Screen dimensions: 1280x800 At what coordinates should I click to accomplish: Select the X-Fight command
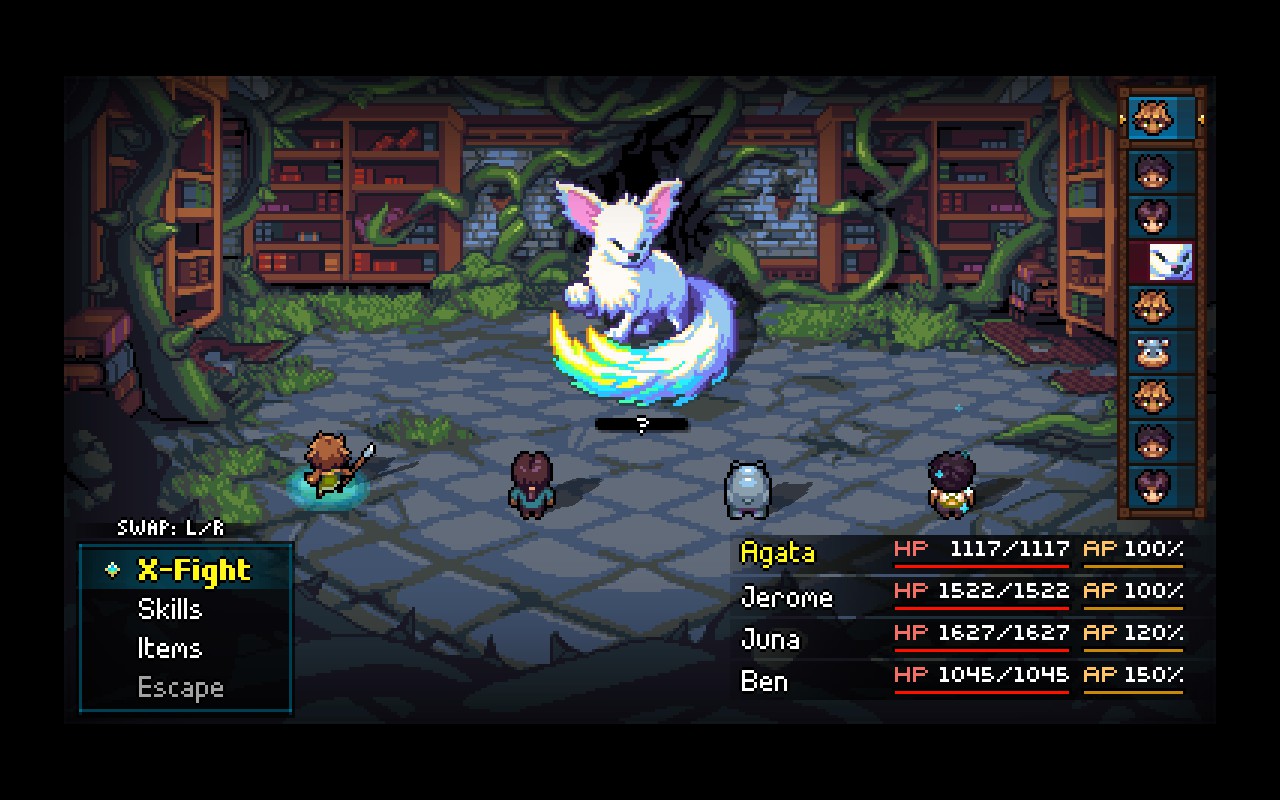[194, 570]
